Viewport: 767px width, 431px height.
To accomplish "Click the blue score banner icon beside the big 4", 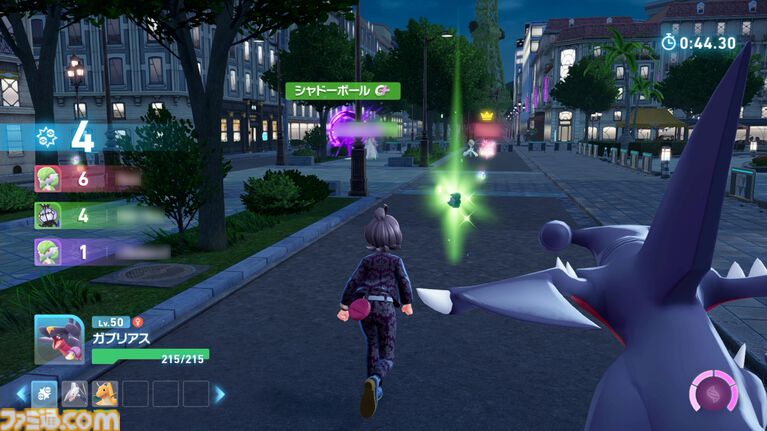I will [x=47, y=139].
